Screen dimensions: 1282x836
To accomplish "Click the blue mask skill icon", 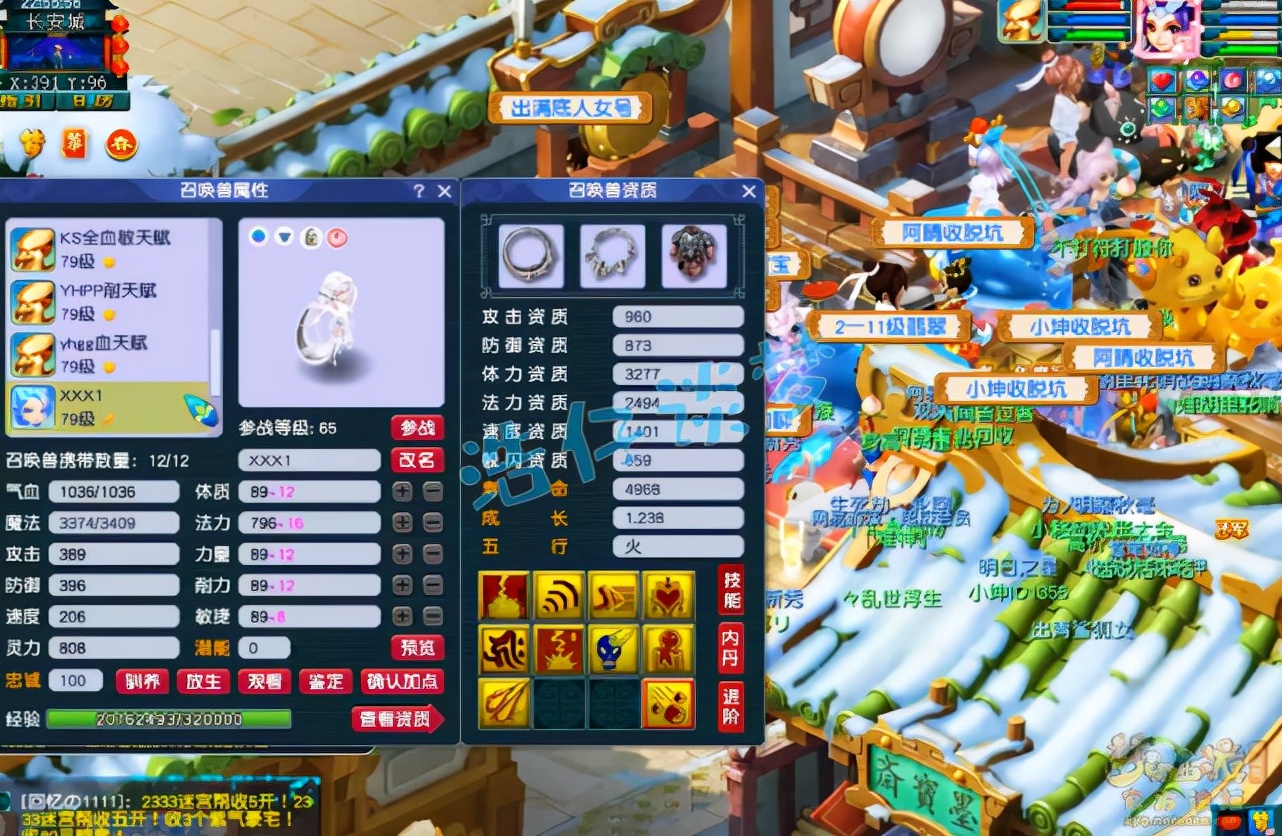I will (x=614, y=650).
